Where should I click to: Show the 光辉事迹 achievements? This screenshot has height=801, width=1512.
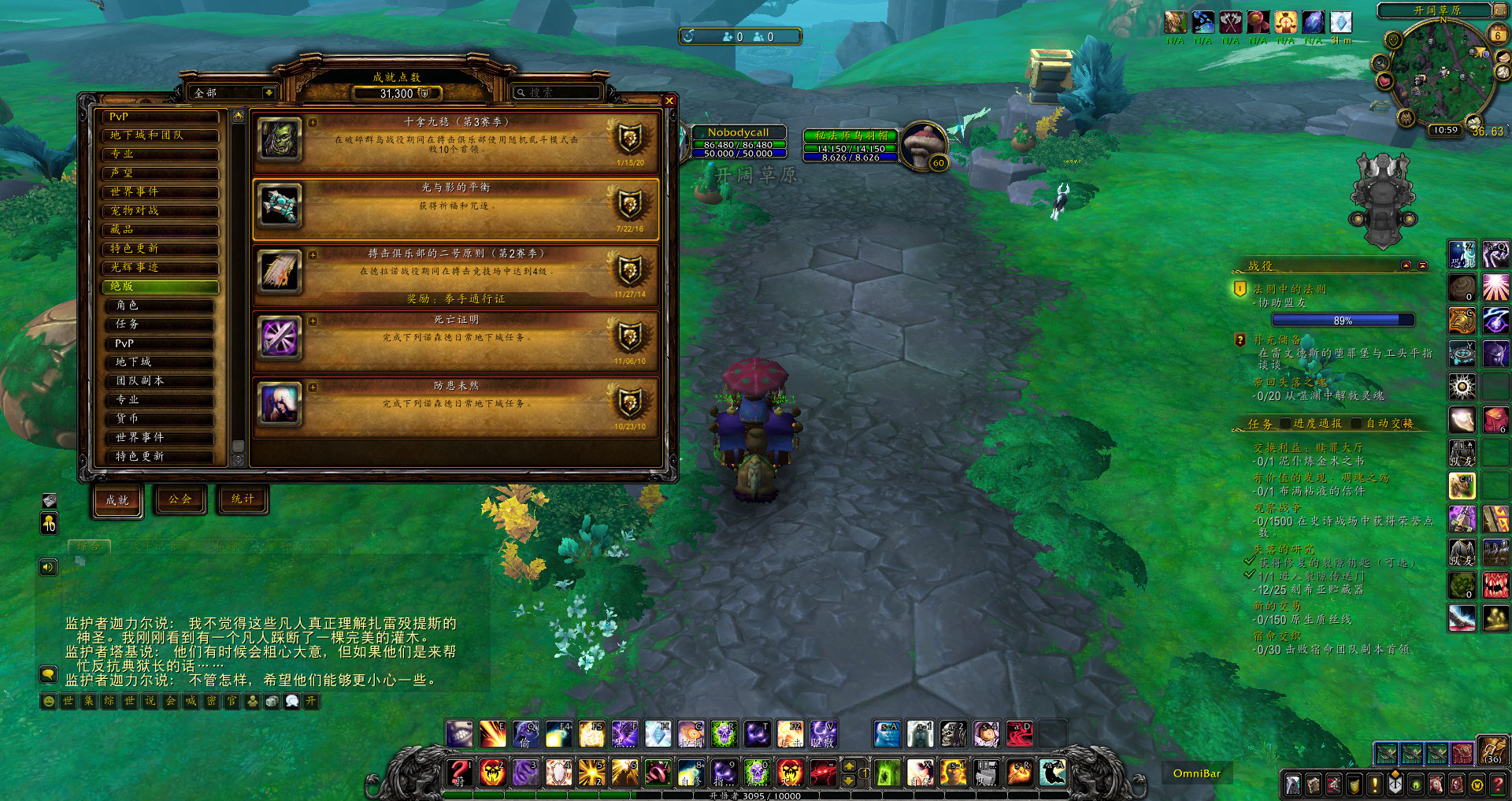point(160,268)
